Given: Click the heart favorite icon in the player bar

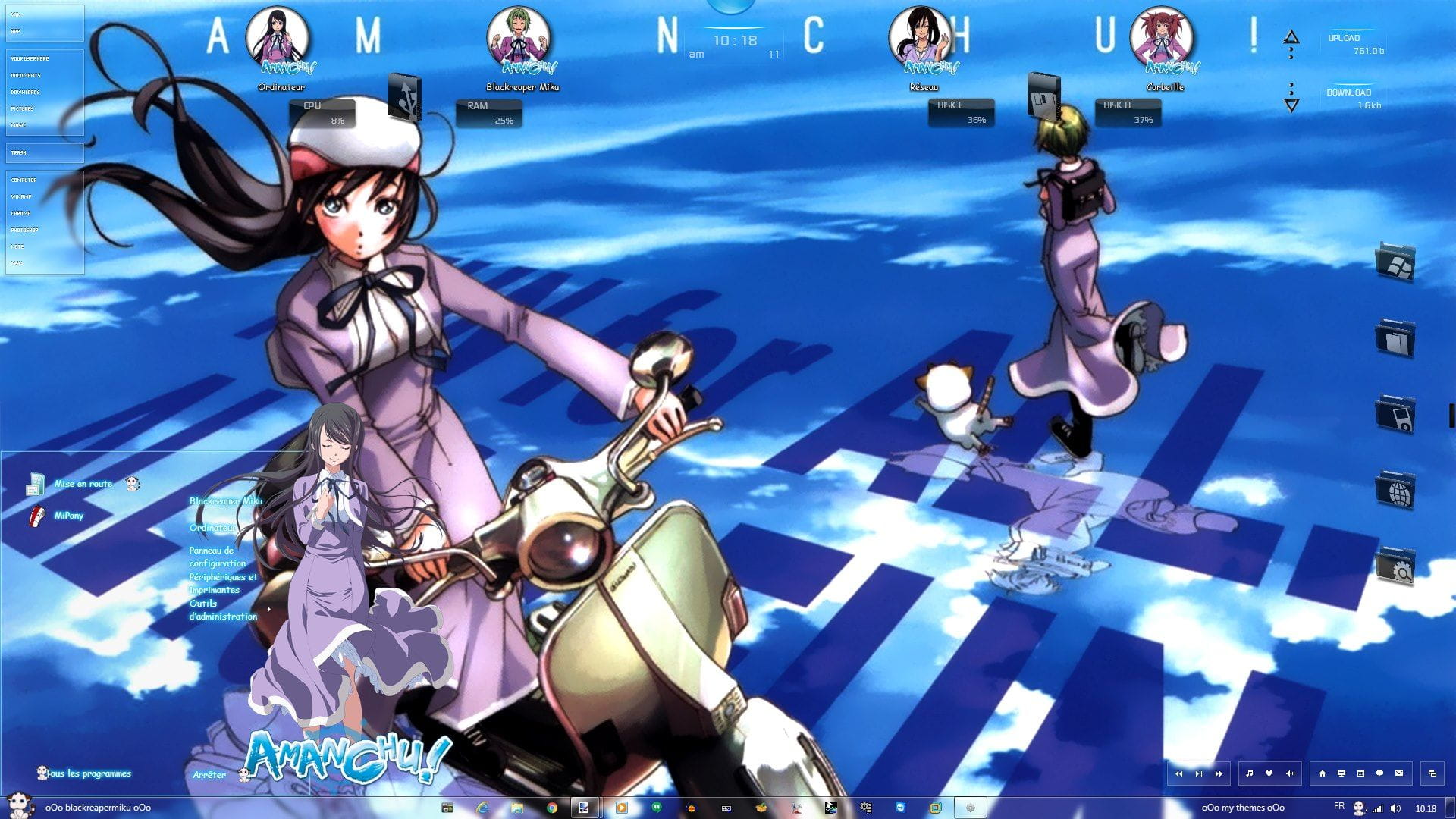Looking at the screenshot, I should [1269, 773].
